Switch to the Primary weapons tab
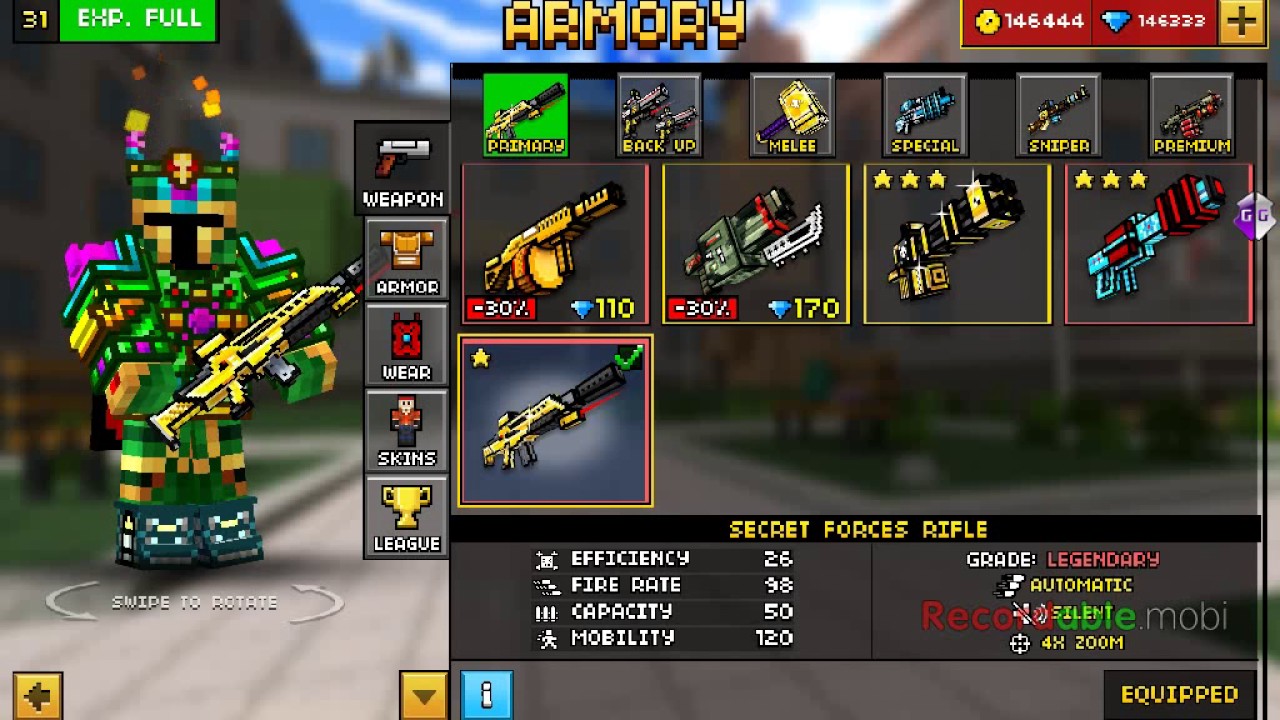Screen dimensions: 1280x720 (x=525, y=116)
